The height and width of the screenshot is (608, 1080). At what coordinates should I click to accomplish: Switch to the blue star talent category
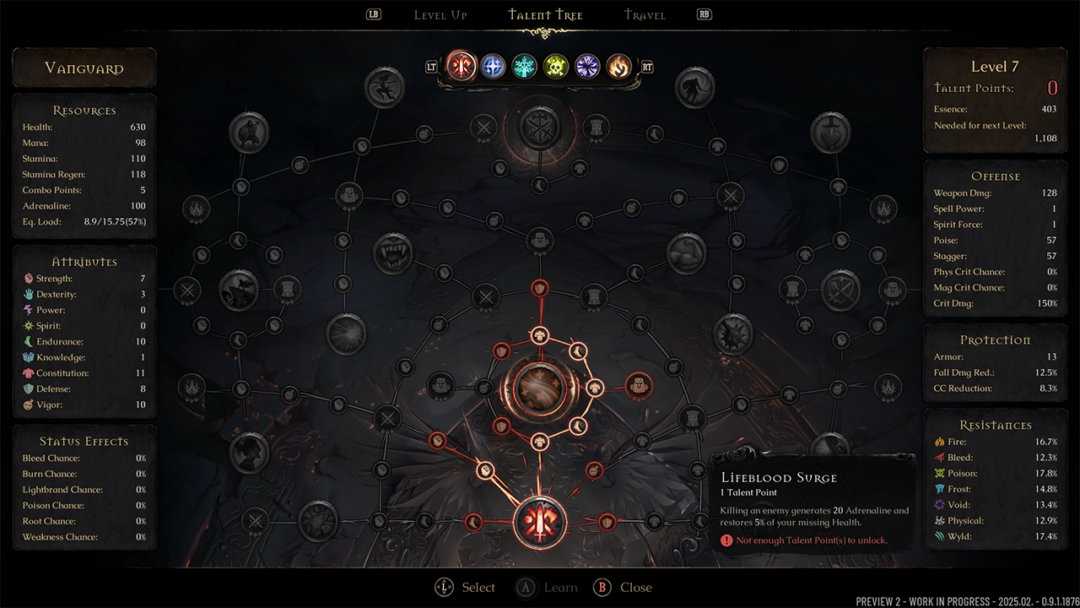tap(493, 66)
